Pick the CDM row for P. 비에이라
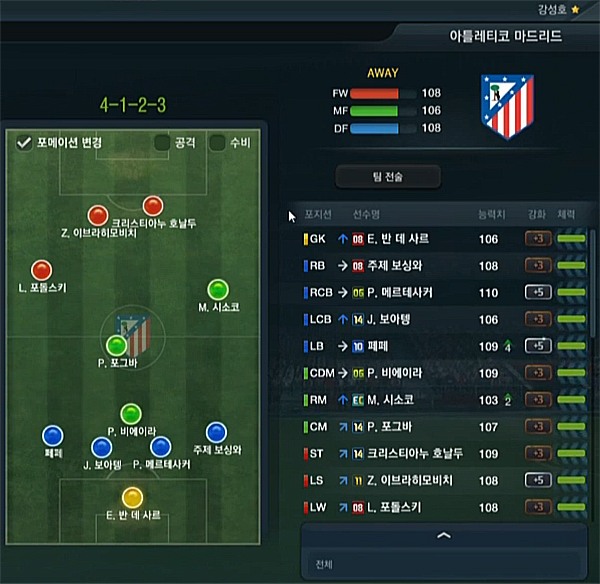Image resolution: width=600 pixels, height=584 pixels. [x=440, y=373]
